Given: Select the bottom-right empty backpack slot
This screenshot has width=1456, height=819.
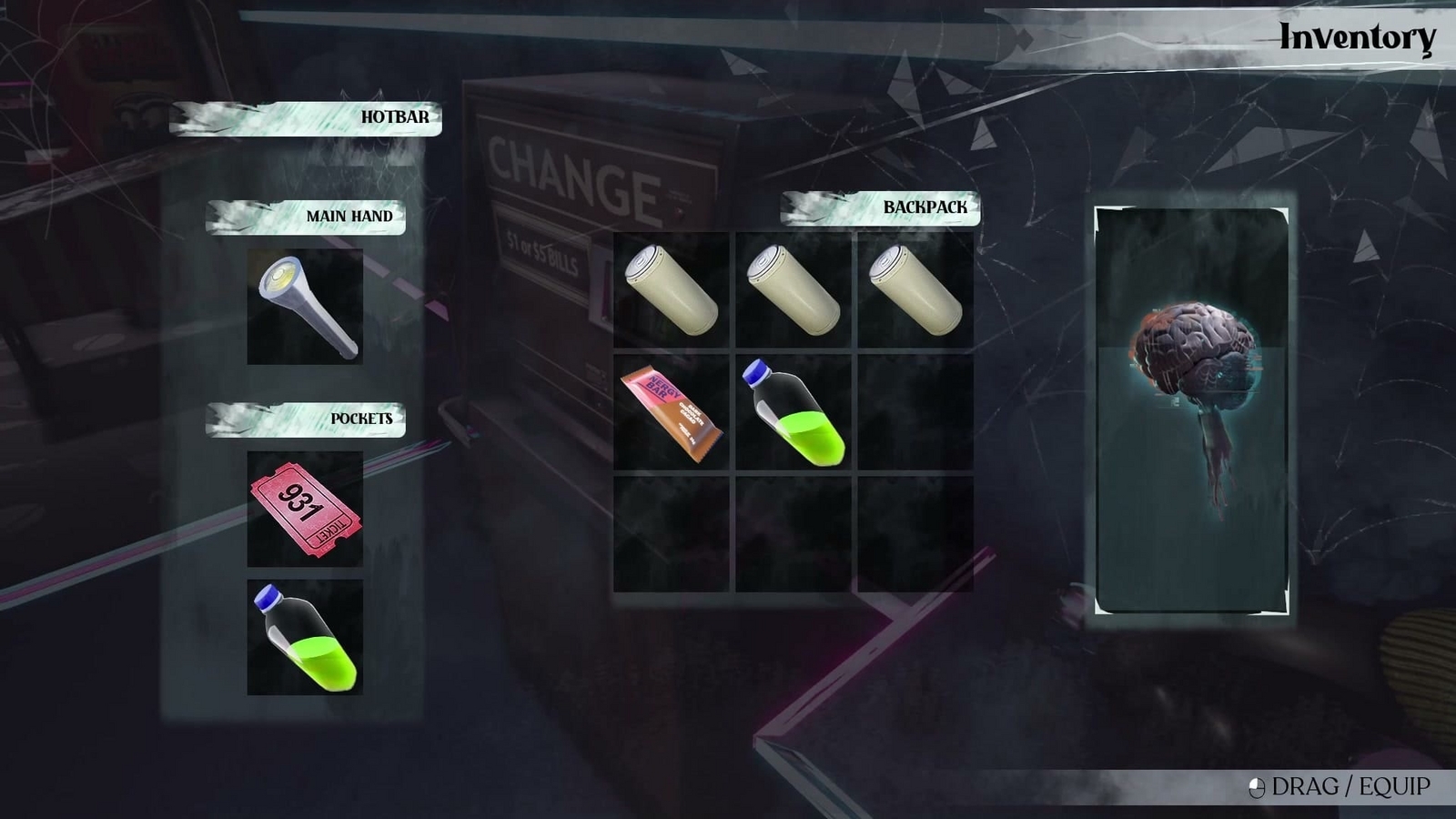Looking at the screenshot, I should [915, 532].
